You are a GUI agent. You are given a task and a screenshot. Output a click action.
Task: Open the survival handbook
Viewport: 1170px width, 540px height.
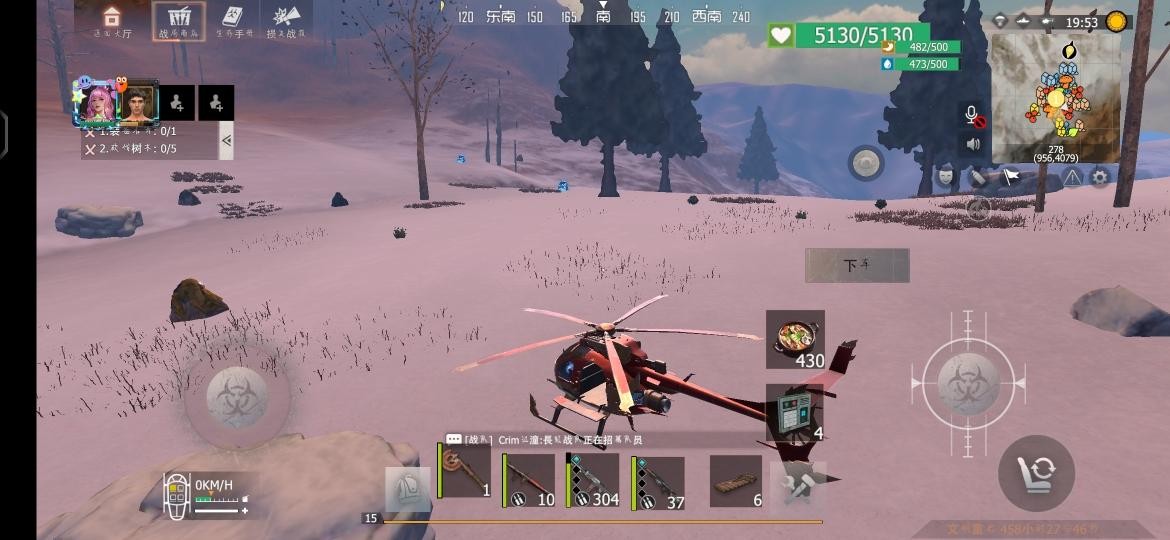coord(233,20)
